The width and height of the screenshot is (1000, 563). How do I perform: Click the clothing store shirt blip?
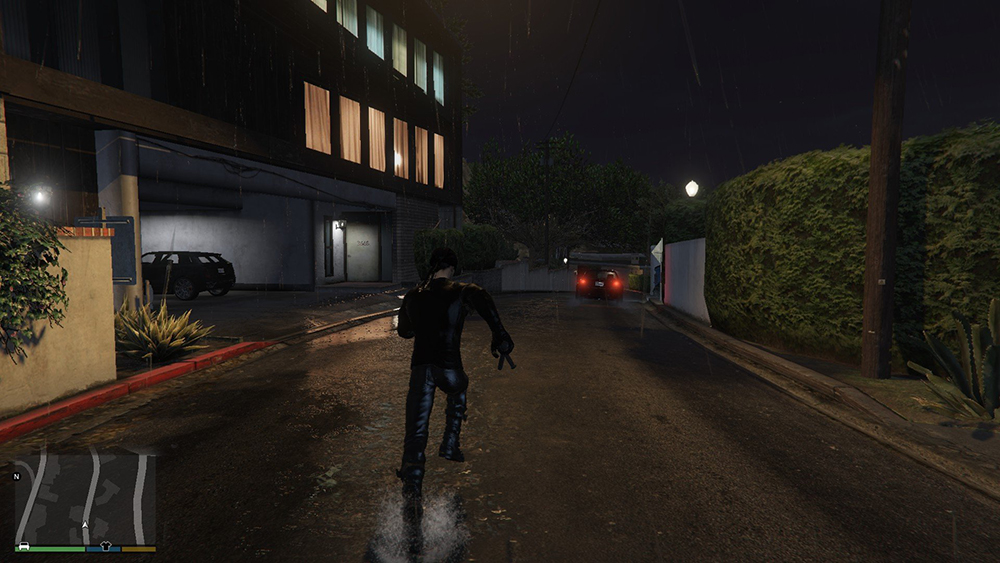coord(103,548)
